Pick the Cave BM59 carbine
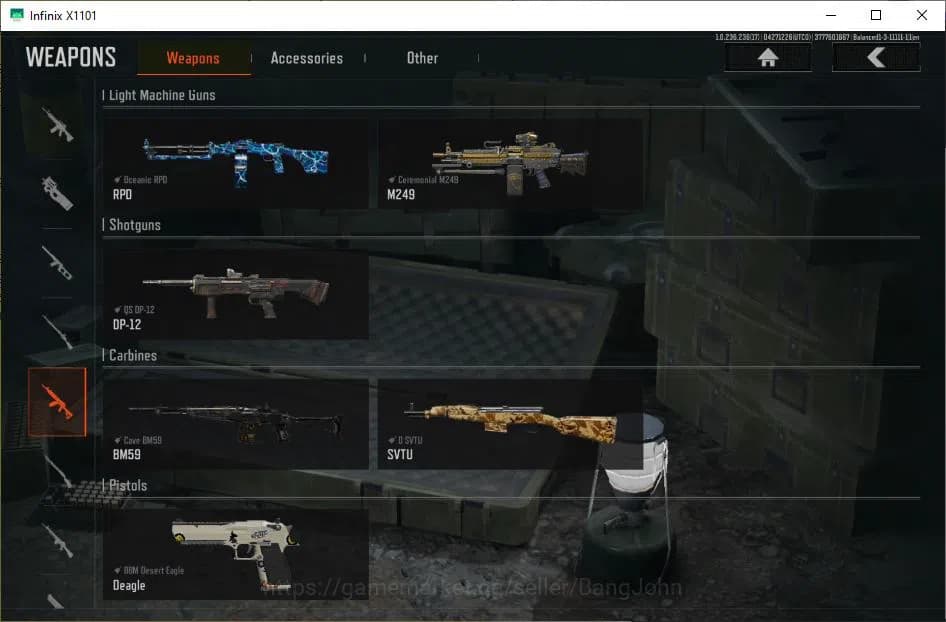Screen dimensions: 946x622 (x=236, y=424)
